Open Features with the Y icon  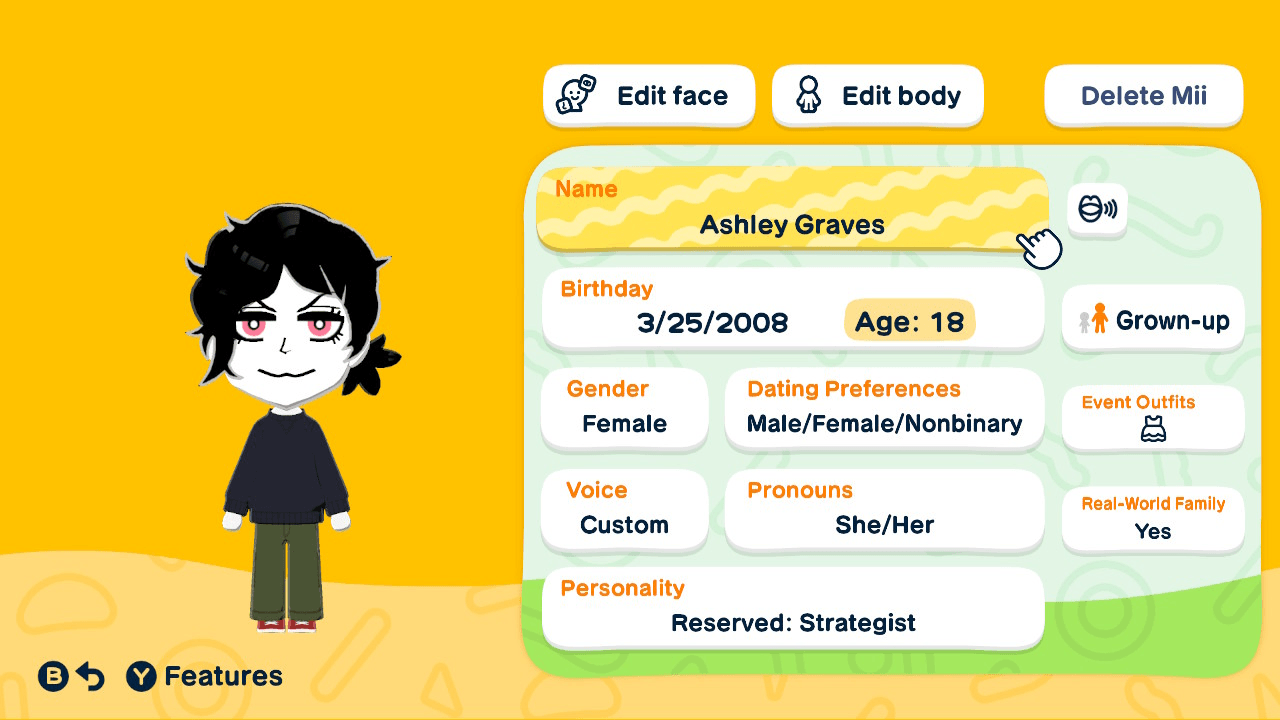point(141,676)
